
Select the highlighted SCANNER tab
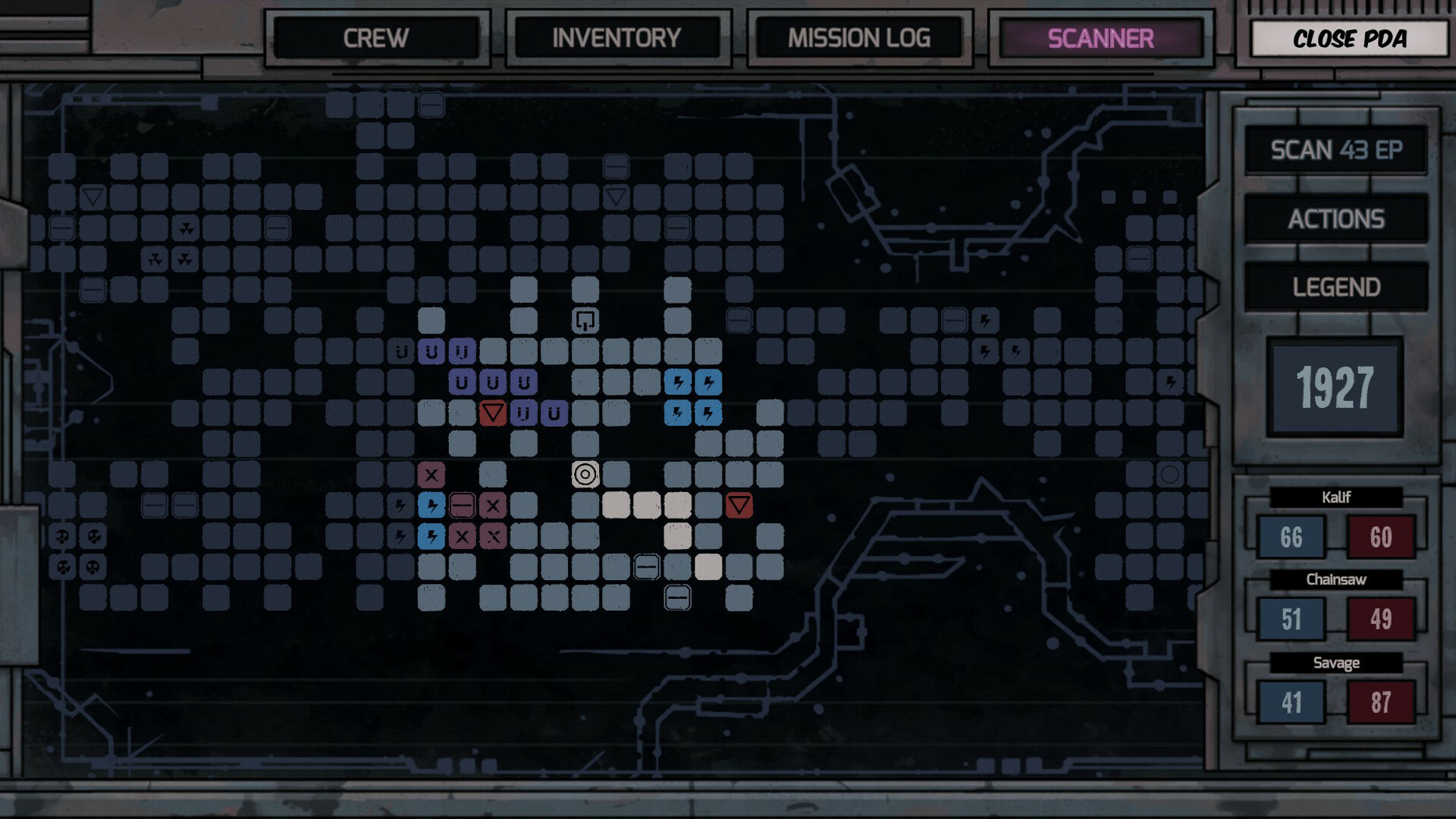click(1100, 39)
